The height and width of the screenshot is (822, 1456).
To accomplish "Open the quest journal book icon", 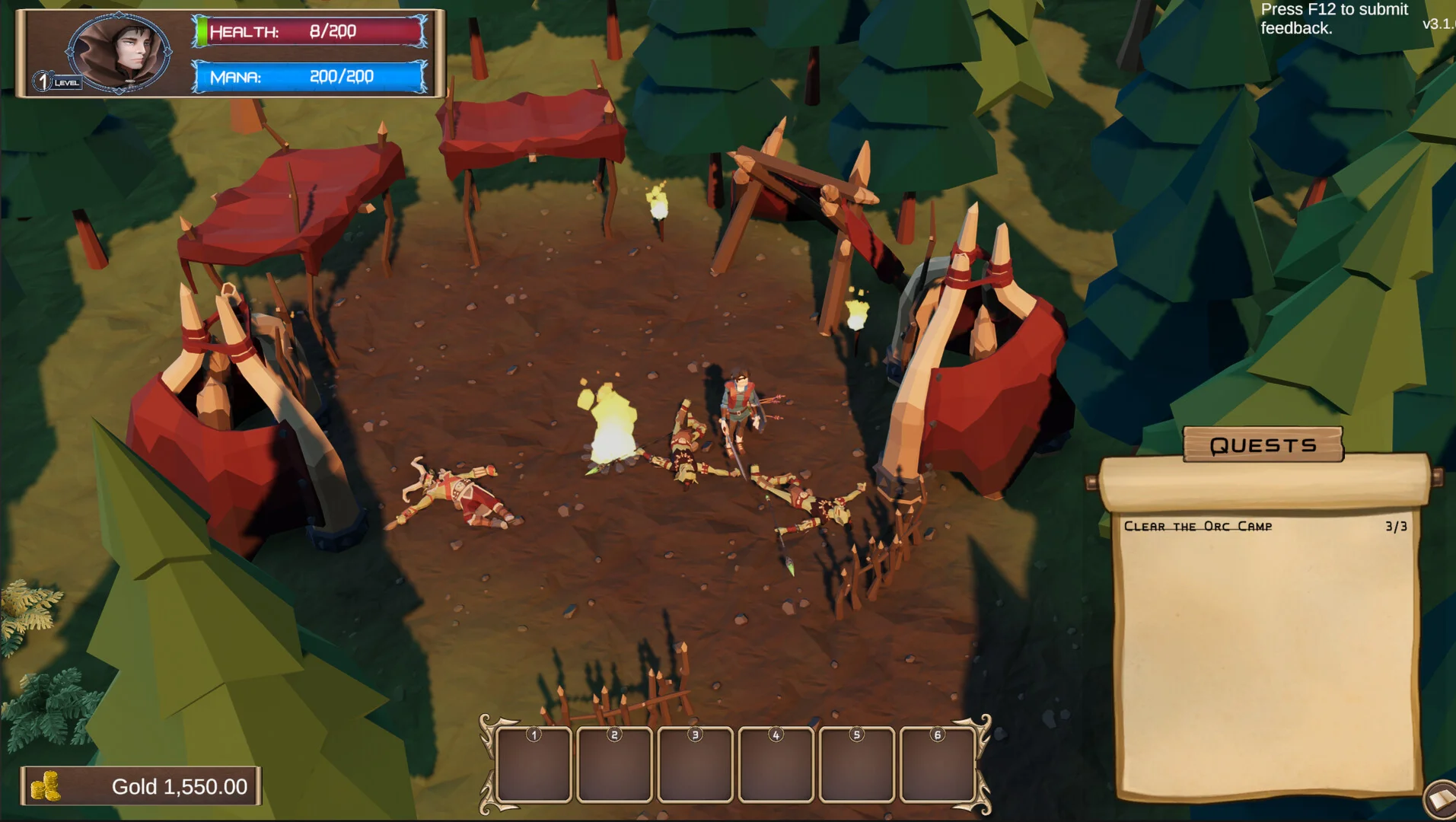I will [1441, 800].
